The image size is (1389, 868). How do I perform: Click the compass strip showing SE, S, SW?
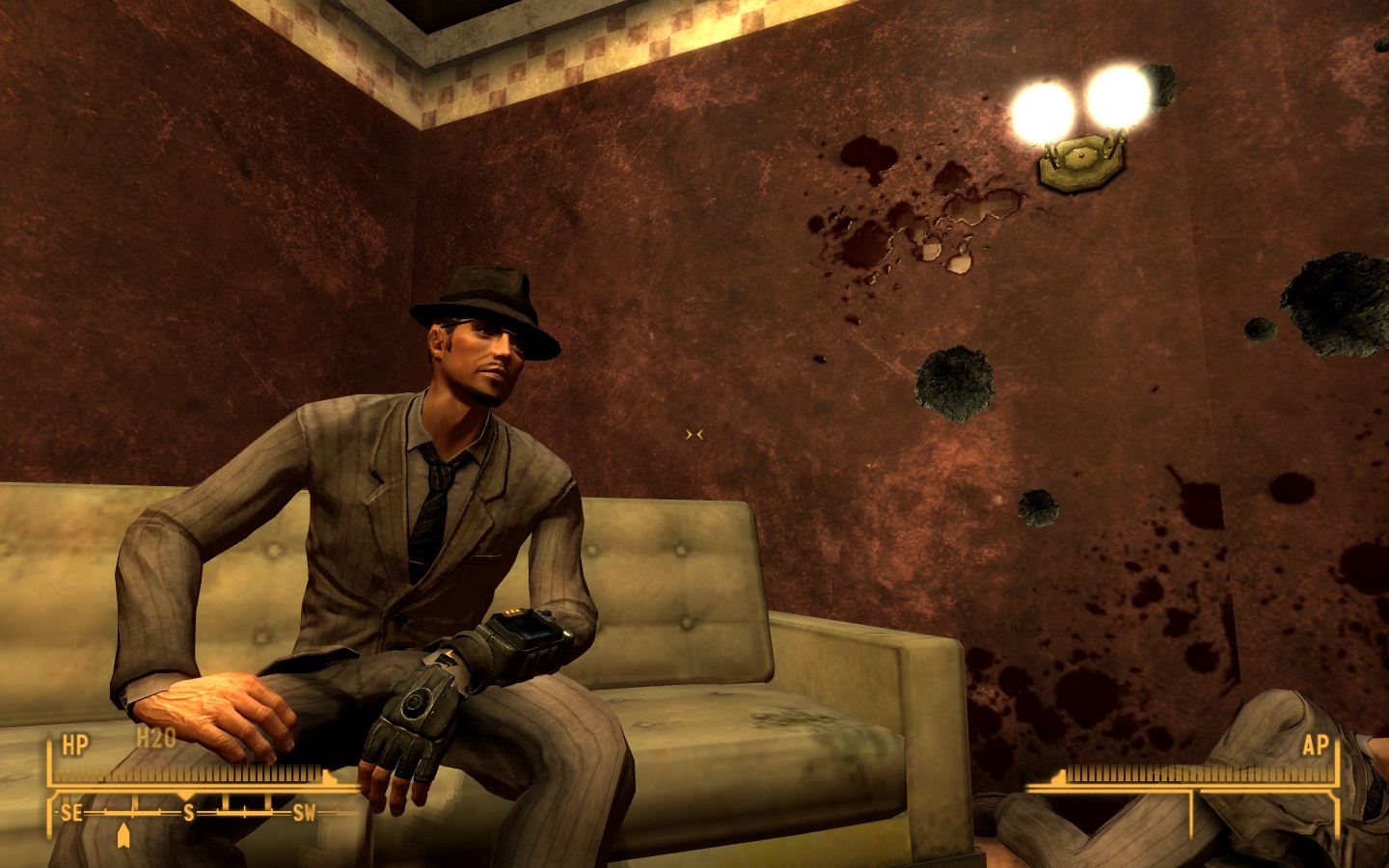tap(188, 813)
